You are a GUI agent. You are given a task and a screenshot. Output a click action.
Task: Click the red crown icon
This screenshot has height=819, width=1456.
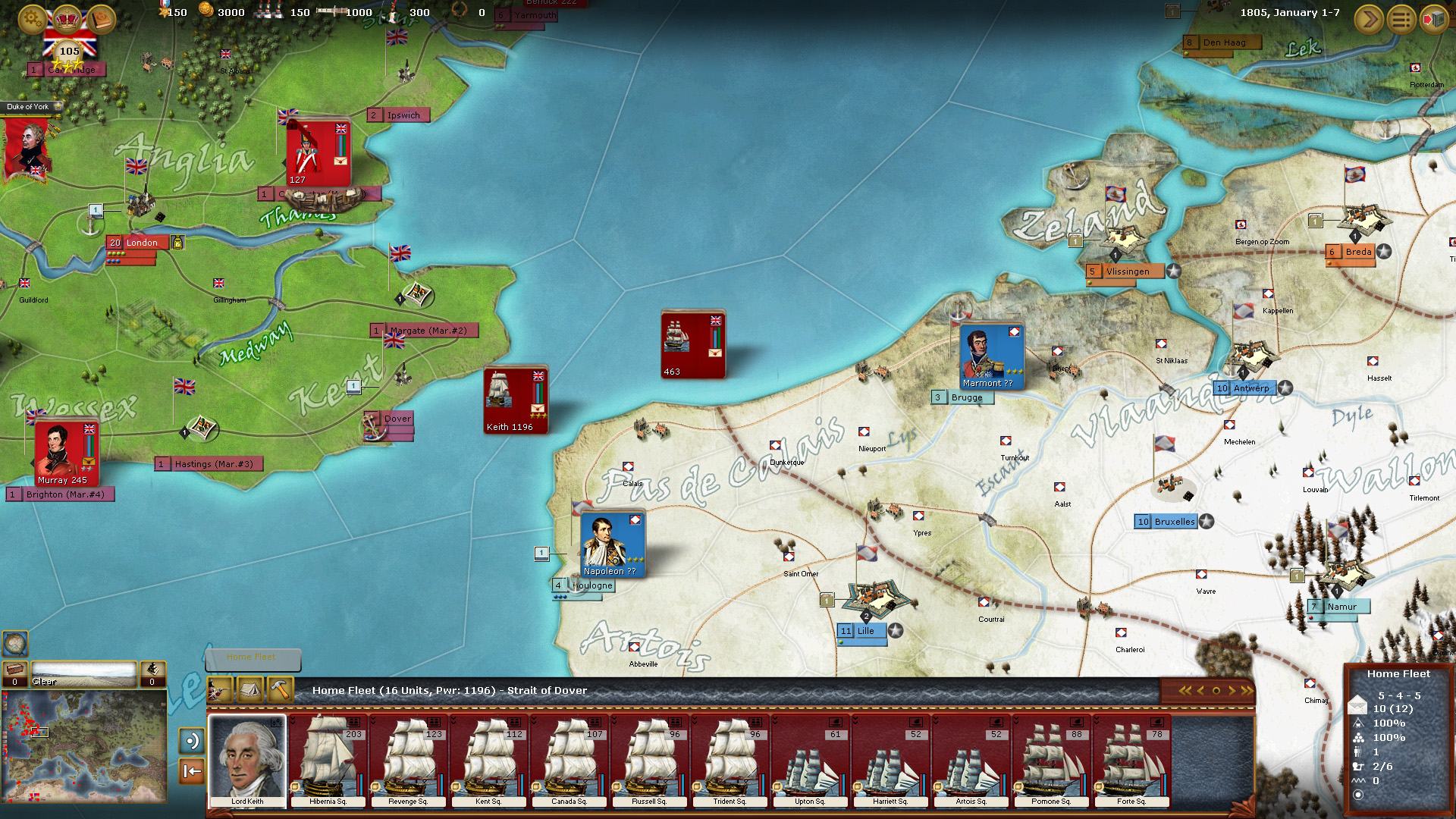68,18
